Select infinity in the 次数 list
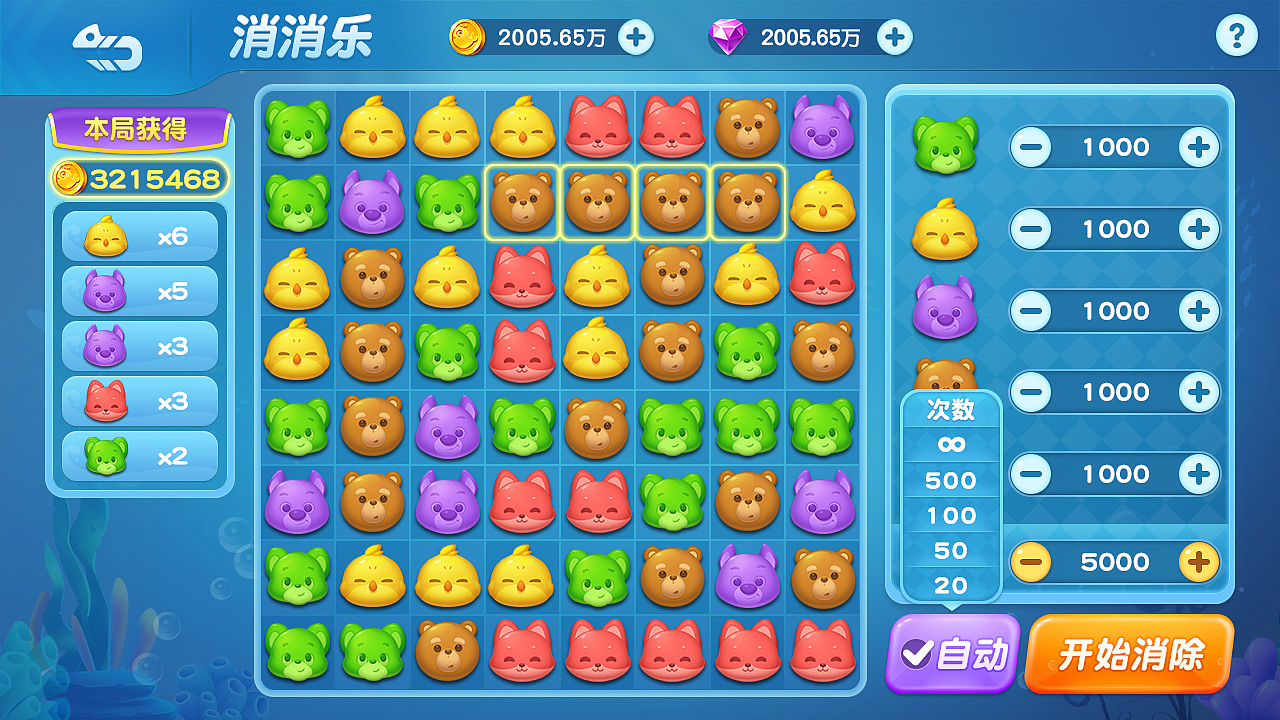This screenshot has height=720, width=1280. coord(951,445)
